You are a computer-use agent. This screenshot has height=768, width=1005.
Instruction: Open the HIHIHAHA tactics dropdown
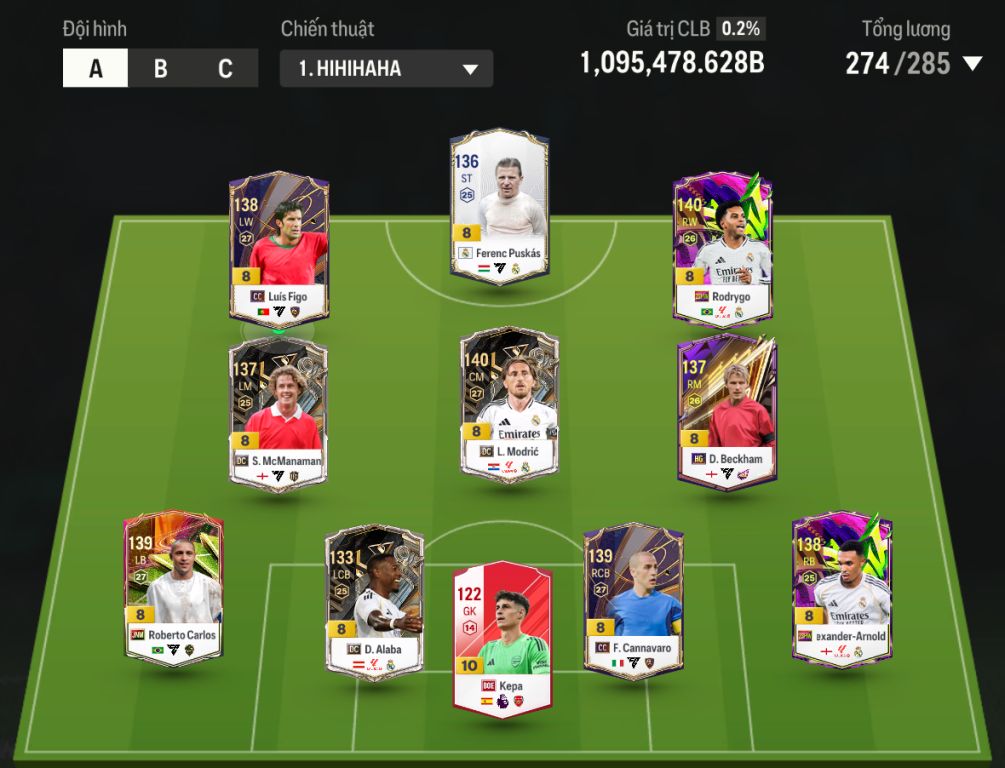pos(386,69)
